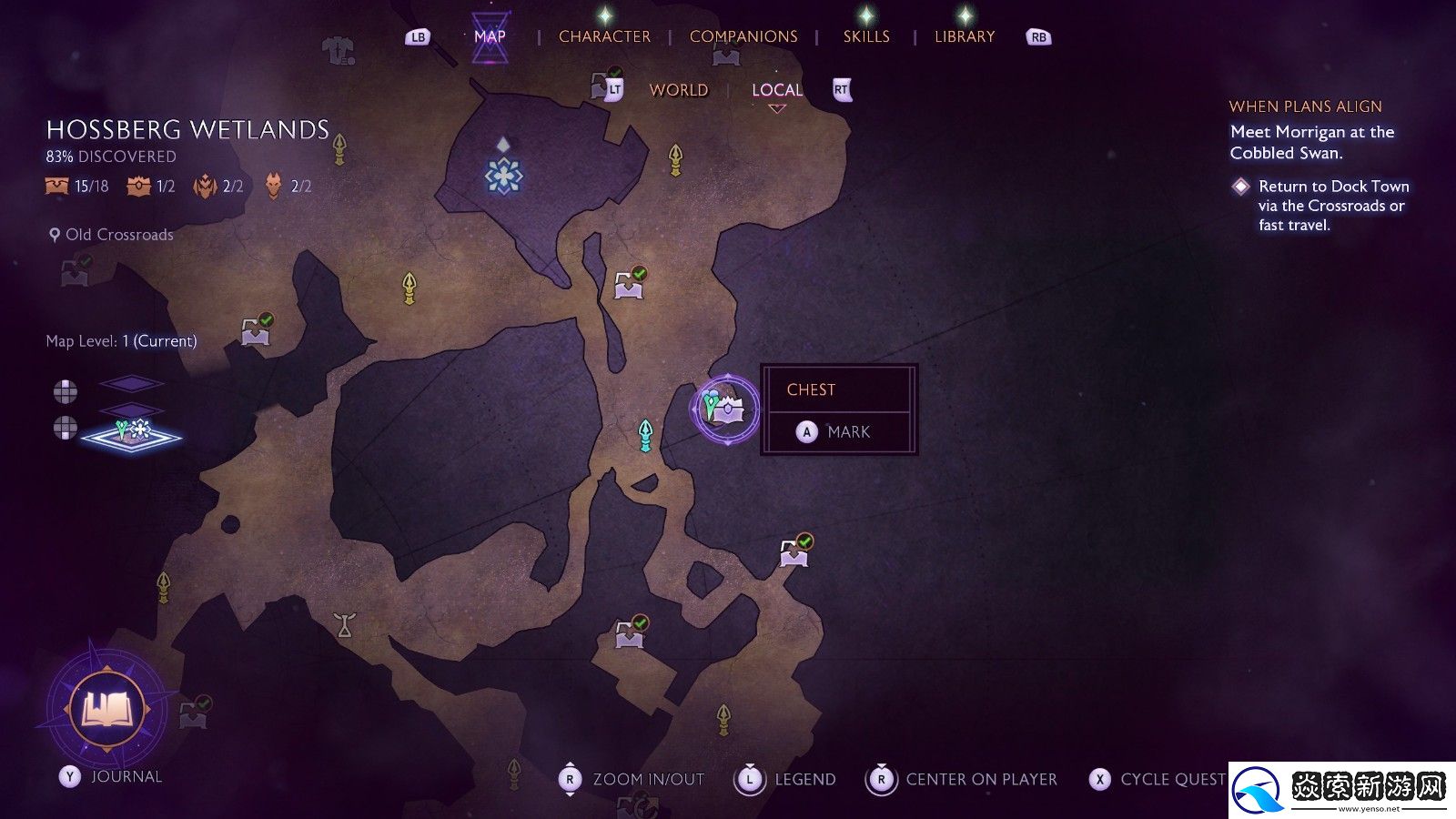
Task: Select the upper map level layer
Action: (131, 384)
